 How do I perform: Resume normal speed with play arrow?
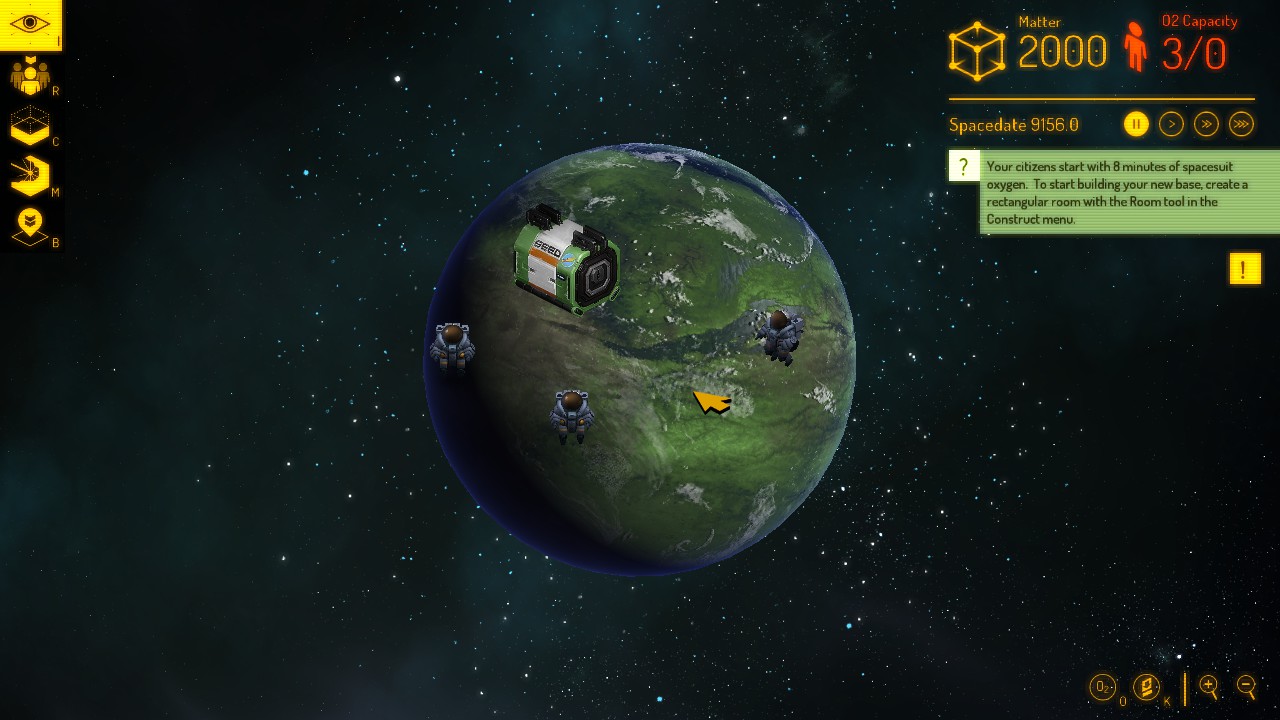coord(1171,124)
